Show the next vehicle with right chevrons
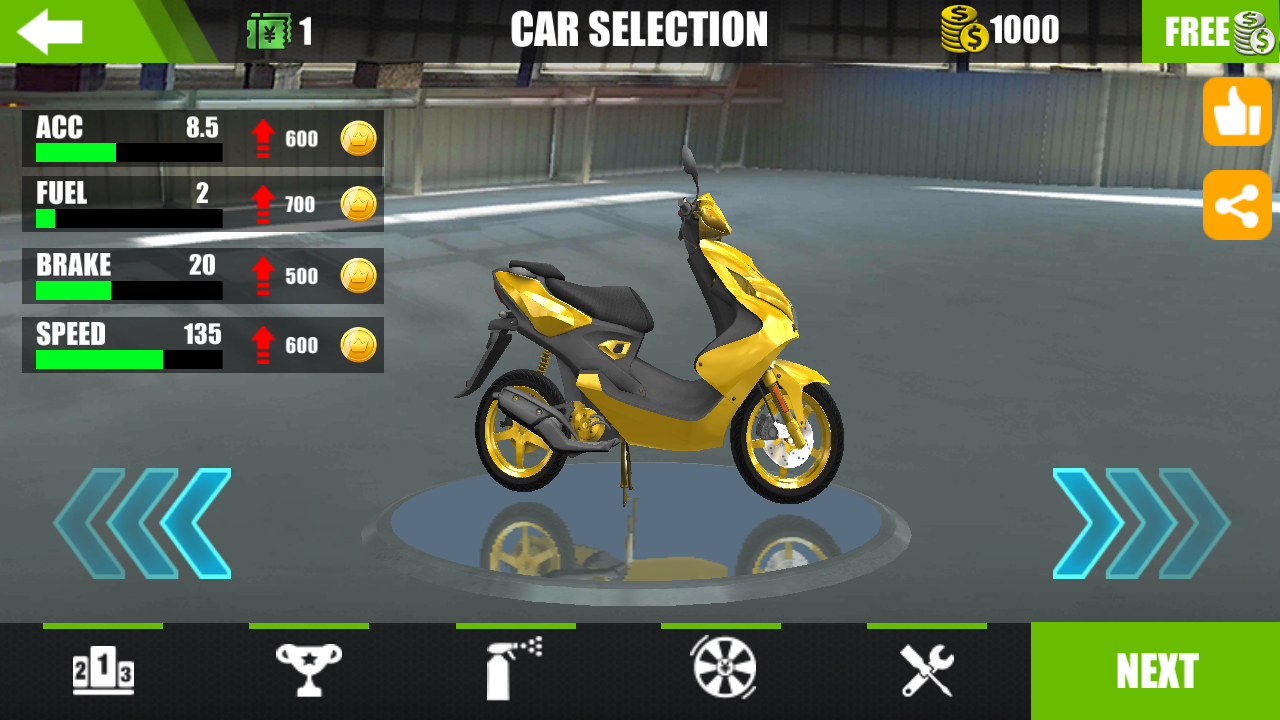The height and width of the screenshot is (720, 1280). pos(1141,523)
